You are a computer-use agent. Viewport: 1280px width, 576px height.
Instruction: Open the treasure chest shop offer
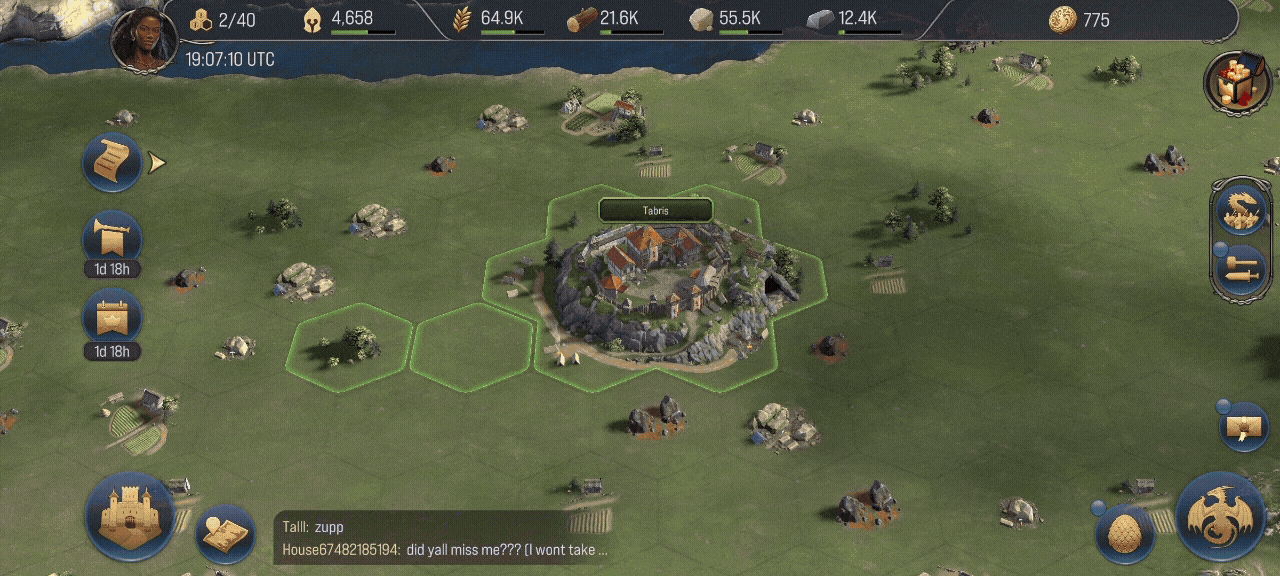(1236, 82)
